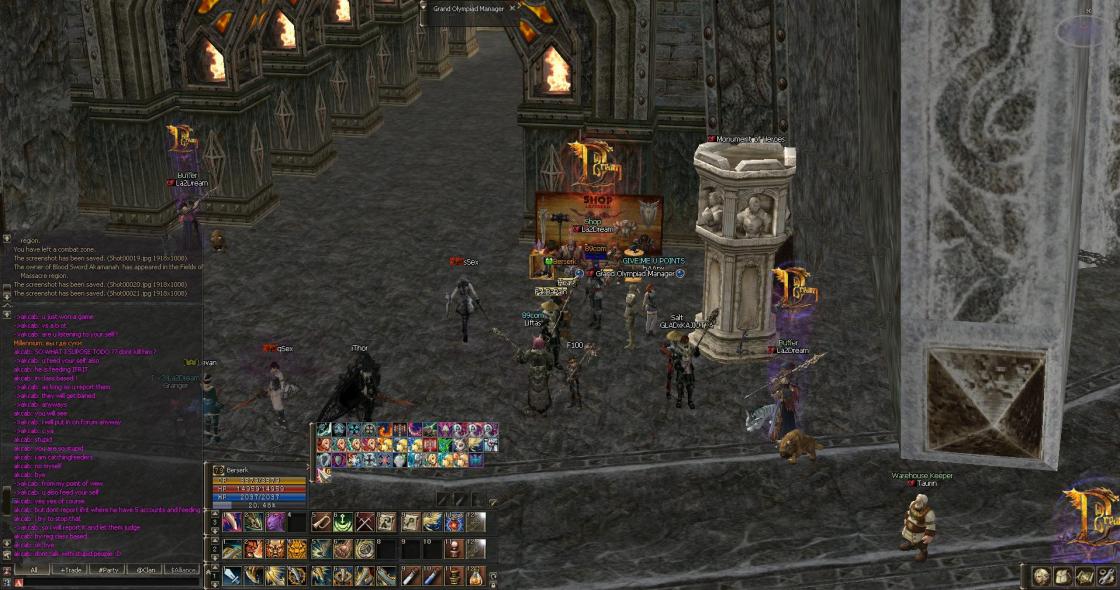Switch to the $Alliance chat tab
This screenshot has width=1120, height=590.
[182, 569]
